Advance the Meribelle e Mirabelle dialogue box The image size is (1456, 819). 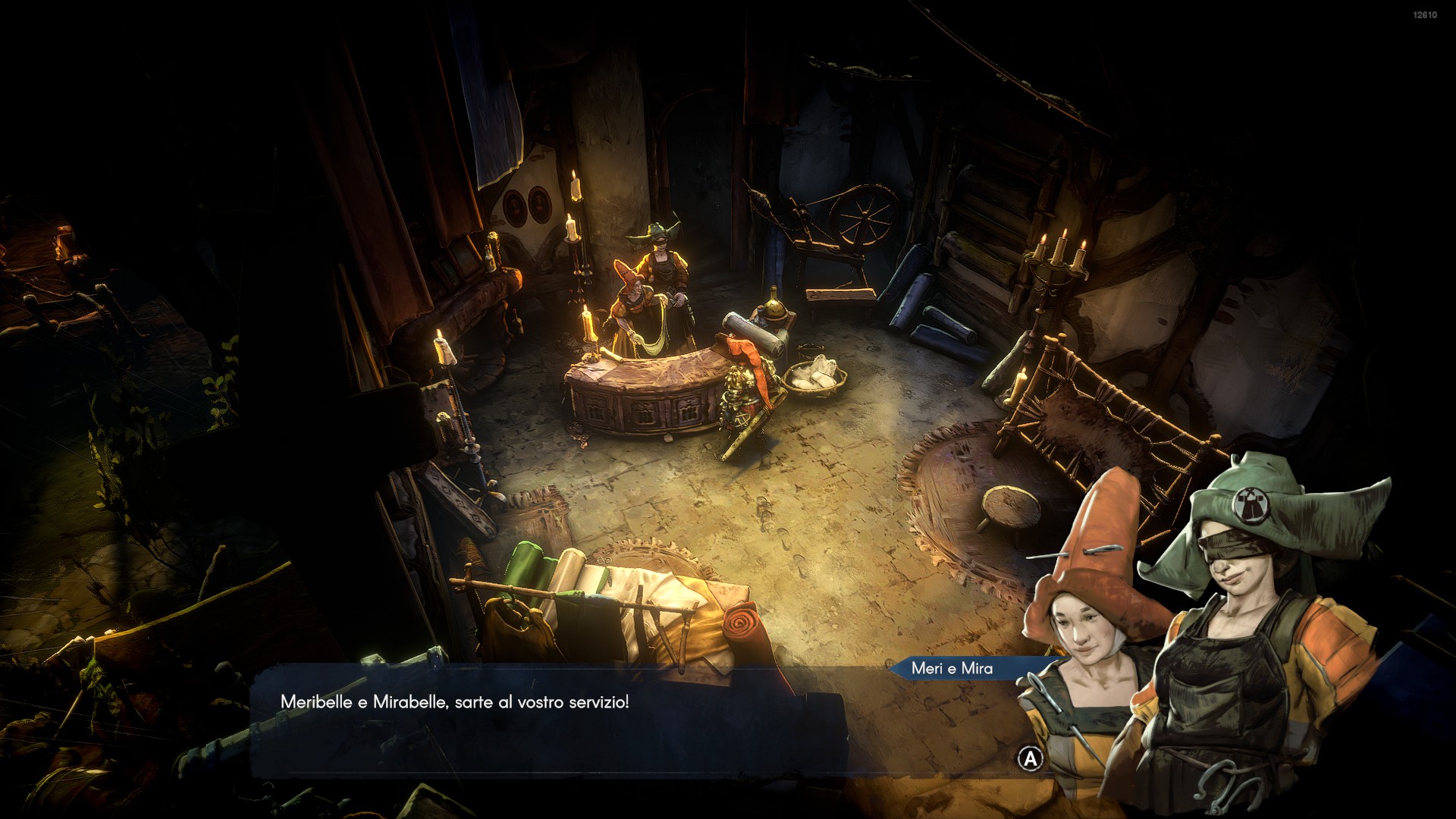[1029, 758]
